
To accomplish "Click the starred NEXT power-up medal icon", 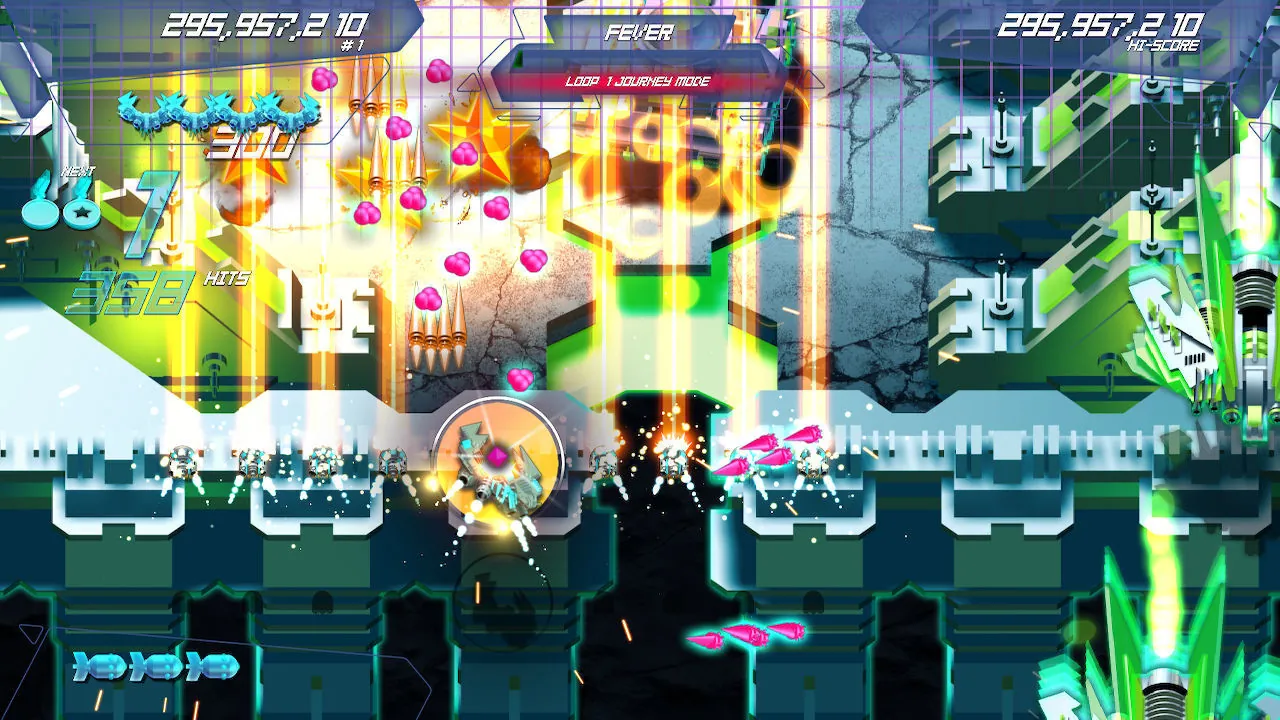I will [81, 213].
